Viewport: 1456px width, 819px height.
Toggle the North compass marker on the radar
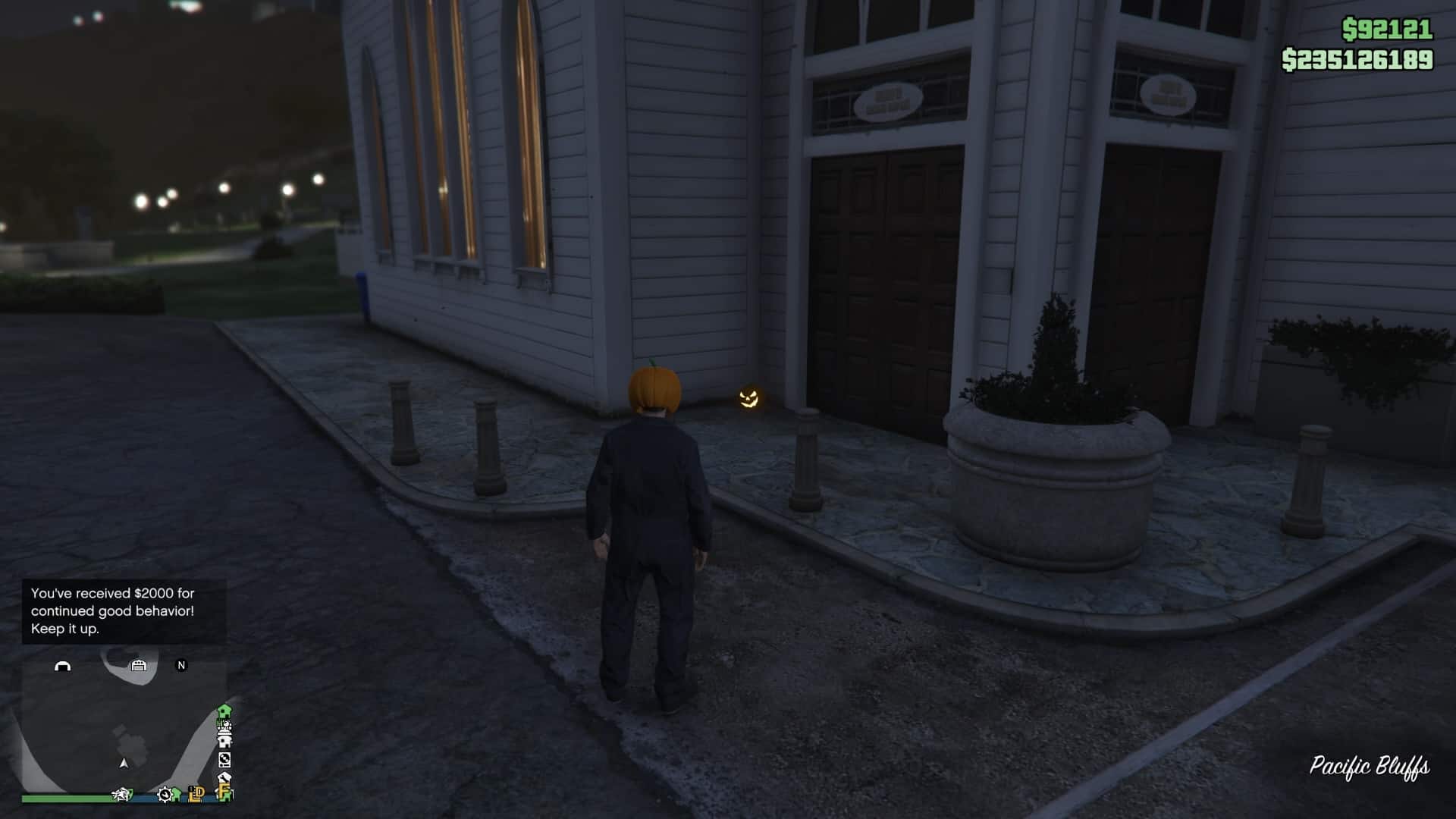click(180, 664)
